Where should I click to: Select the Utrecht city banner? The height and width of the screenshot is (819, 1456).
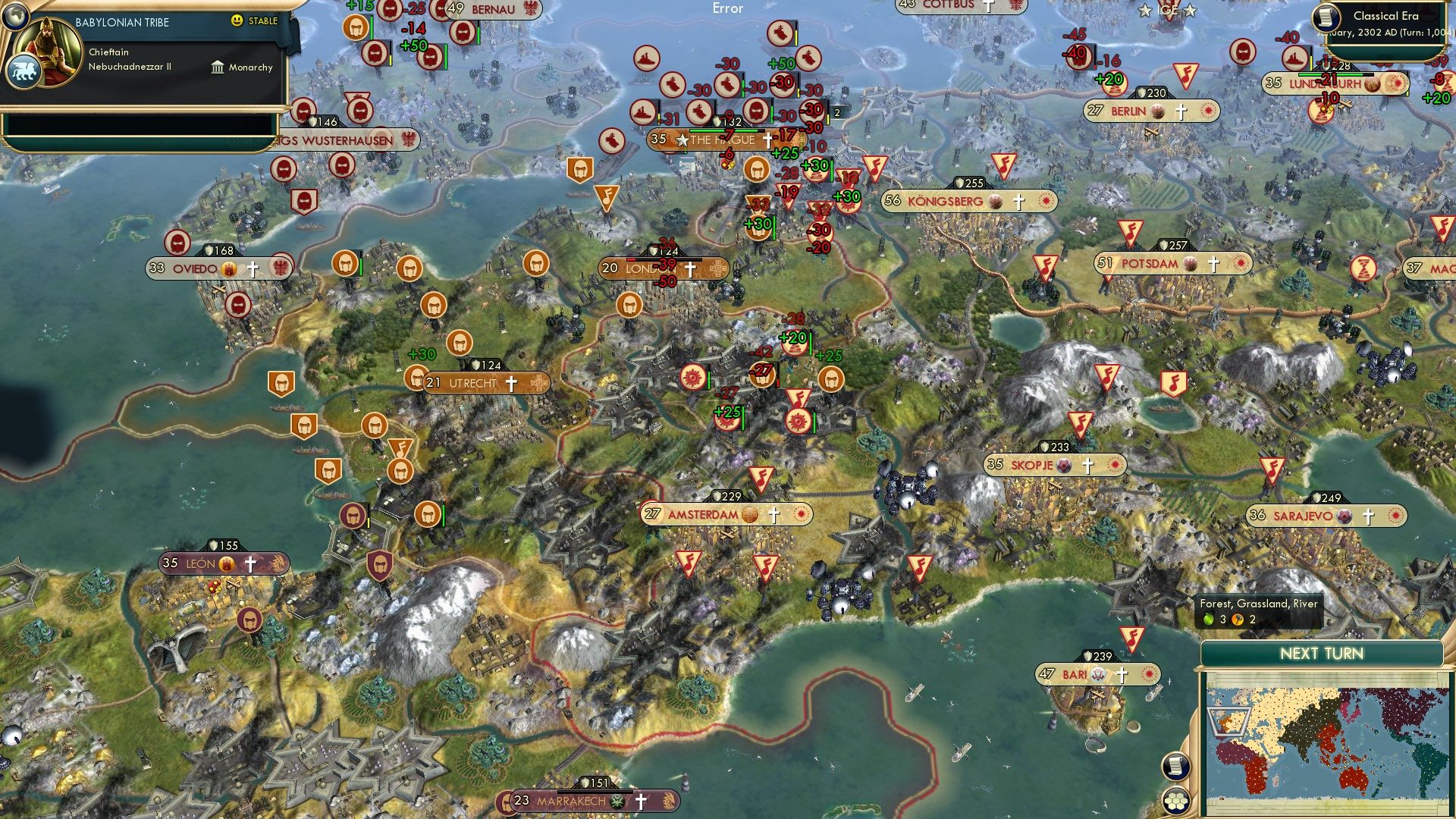475,384
